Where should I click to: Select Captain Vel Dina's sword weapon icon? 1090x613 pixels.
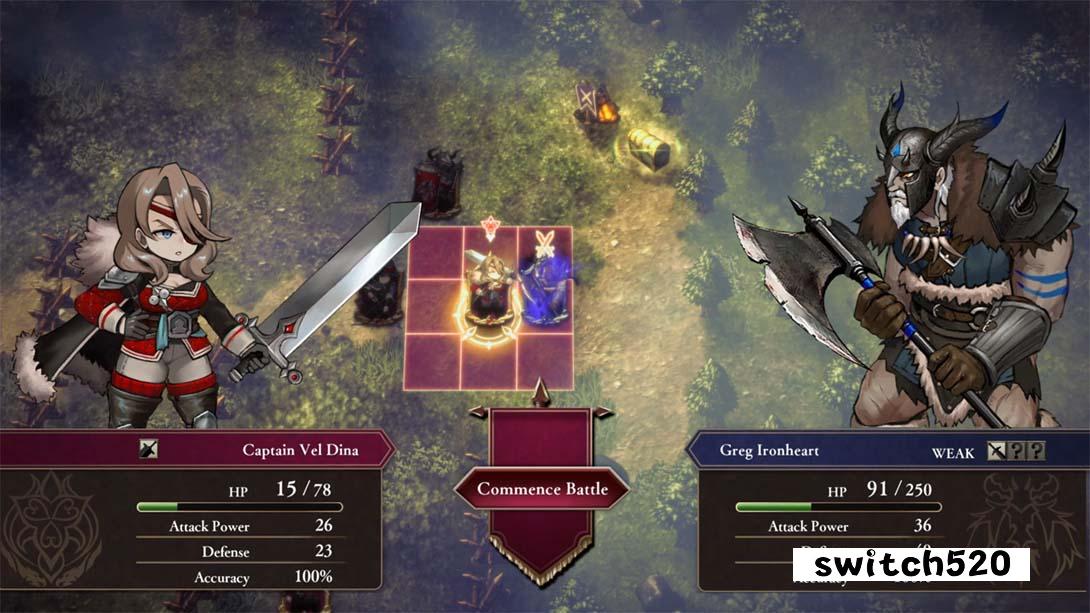click(x=148, y=450)
